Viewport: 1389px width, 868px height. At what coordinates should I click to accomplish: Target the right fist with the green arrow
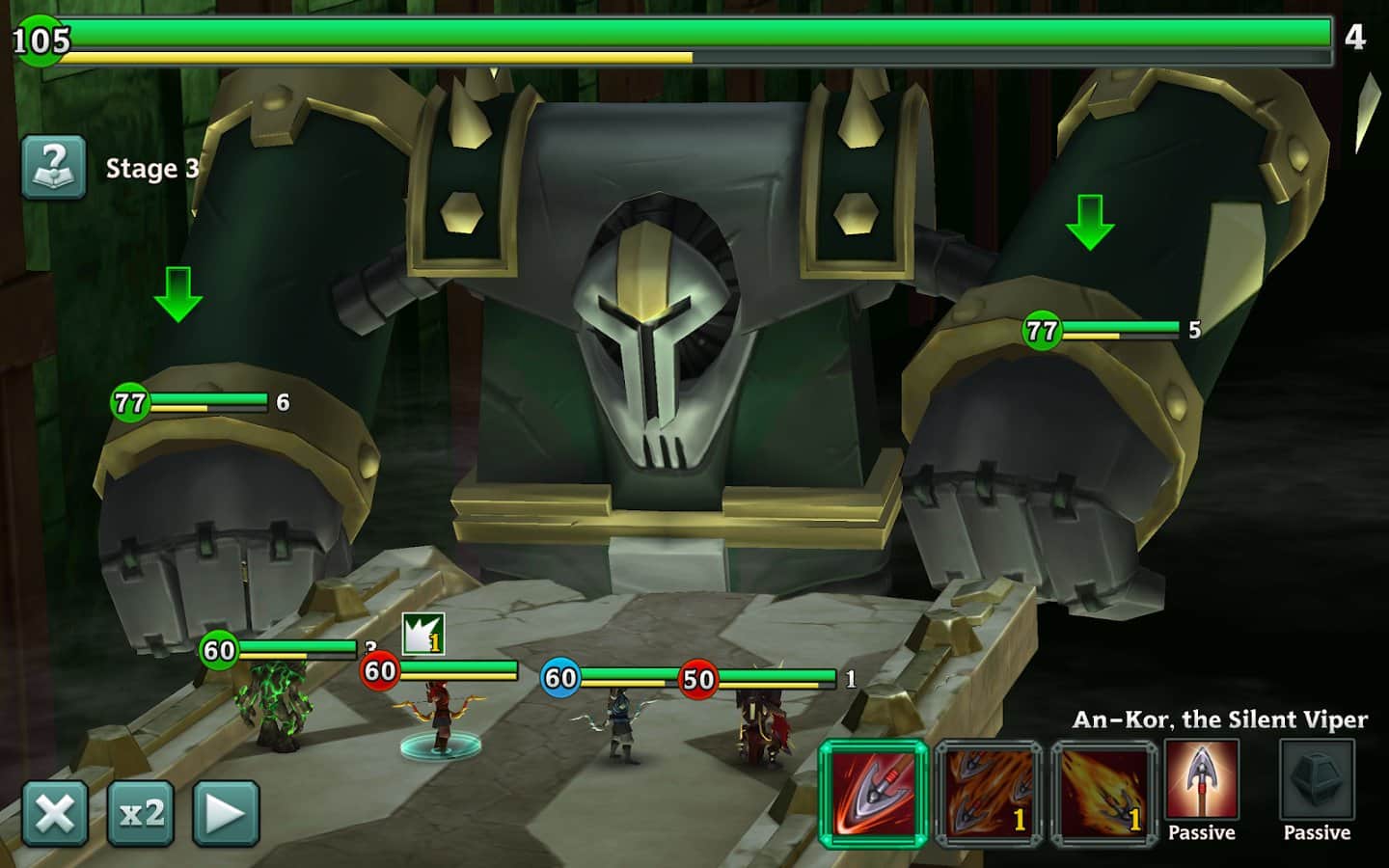(x=1090, y=222)
